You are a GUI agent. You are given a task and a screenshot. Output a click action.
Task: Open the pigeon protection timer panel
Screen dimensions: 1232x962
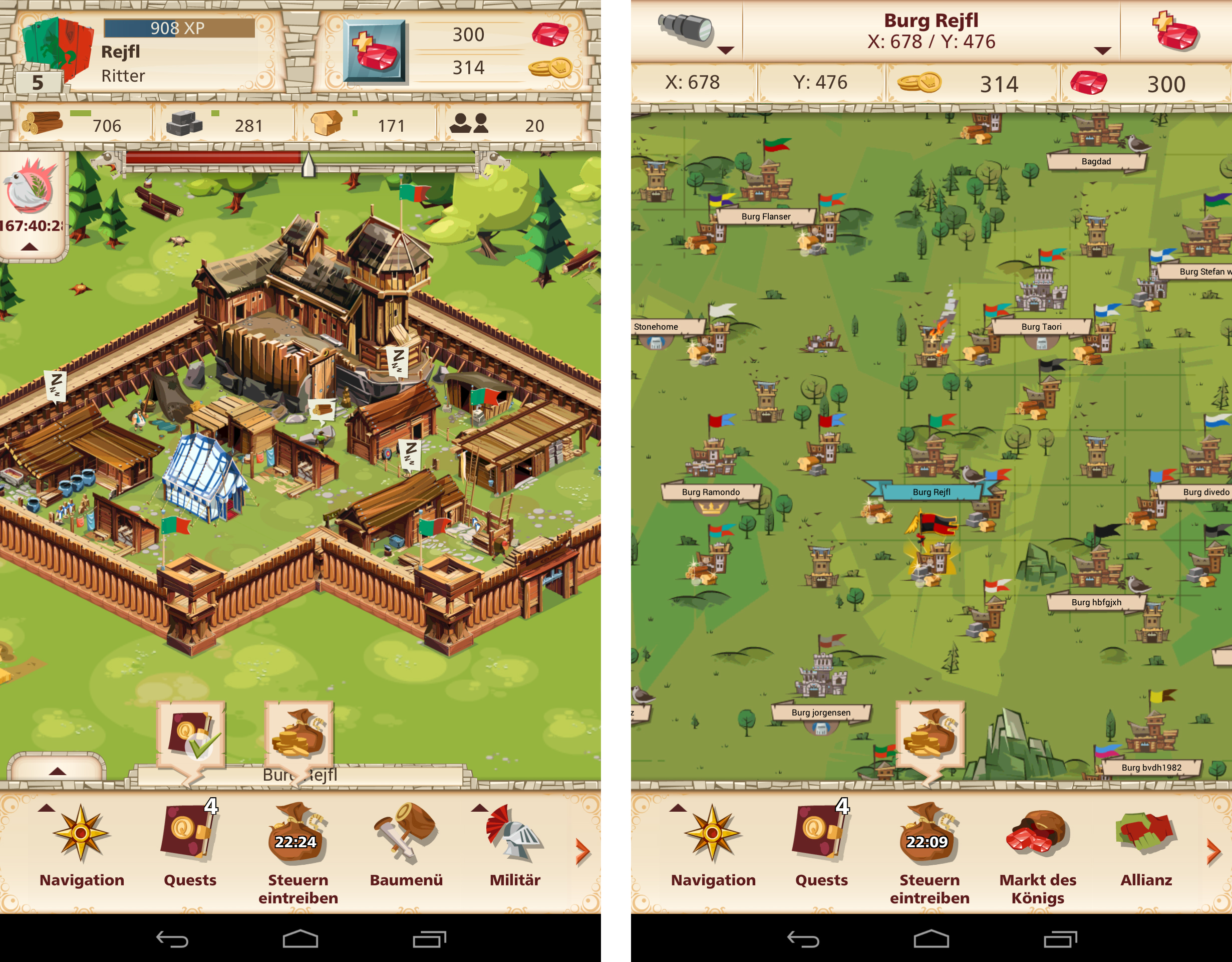[x=32, y=203]
